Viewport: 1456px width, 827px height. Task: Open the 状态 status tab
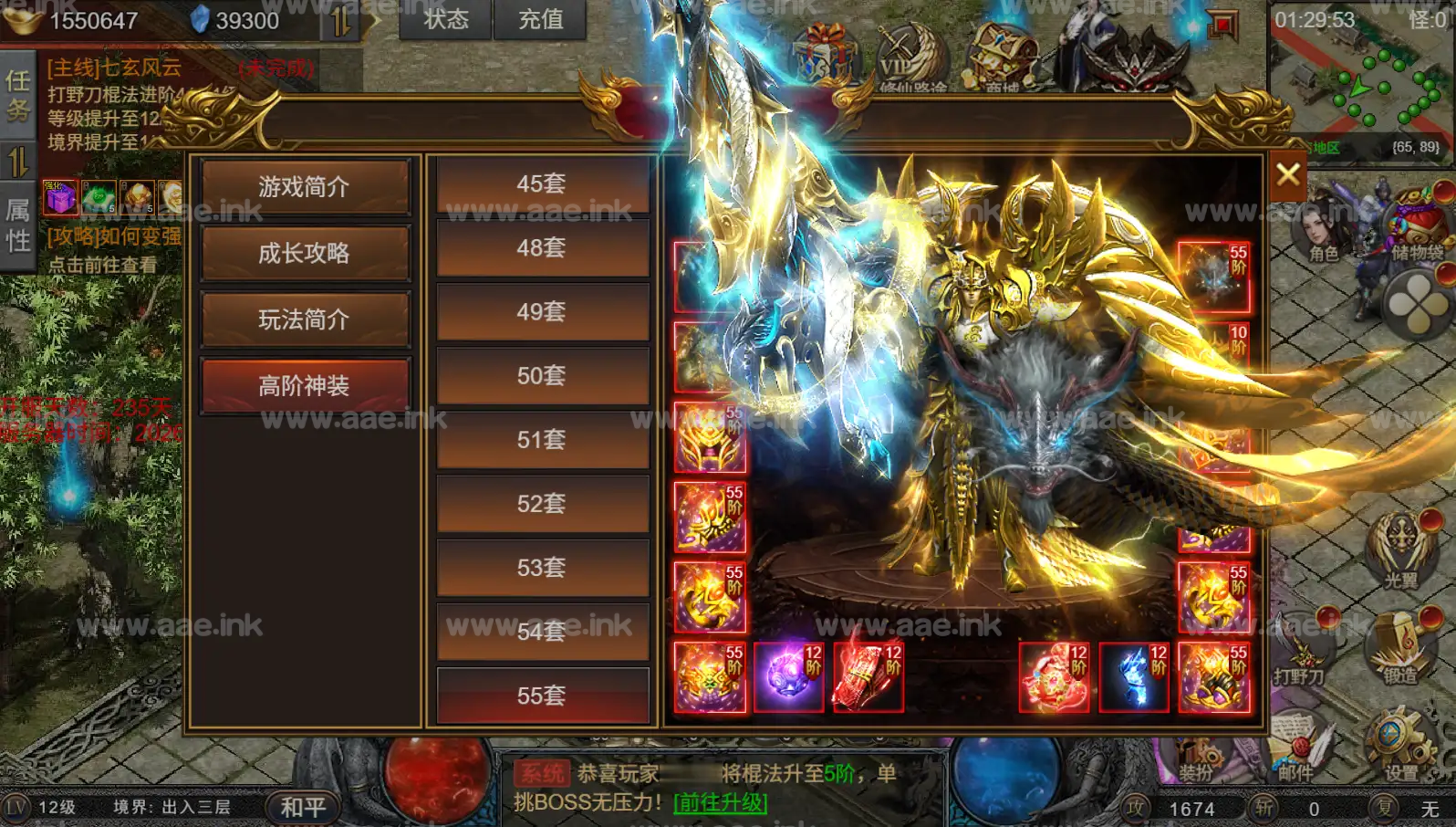click(x=444, y=18)
